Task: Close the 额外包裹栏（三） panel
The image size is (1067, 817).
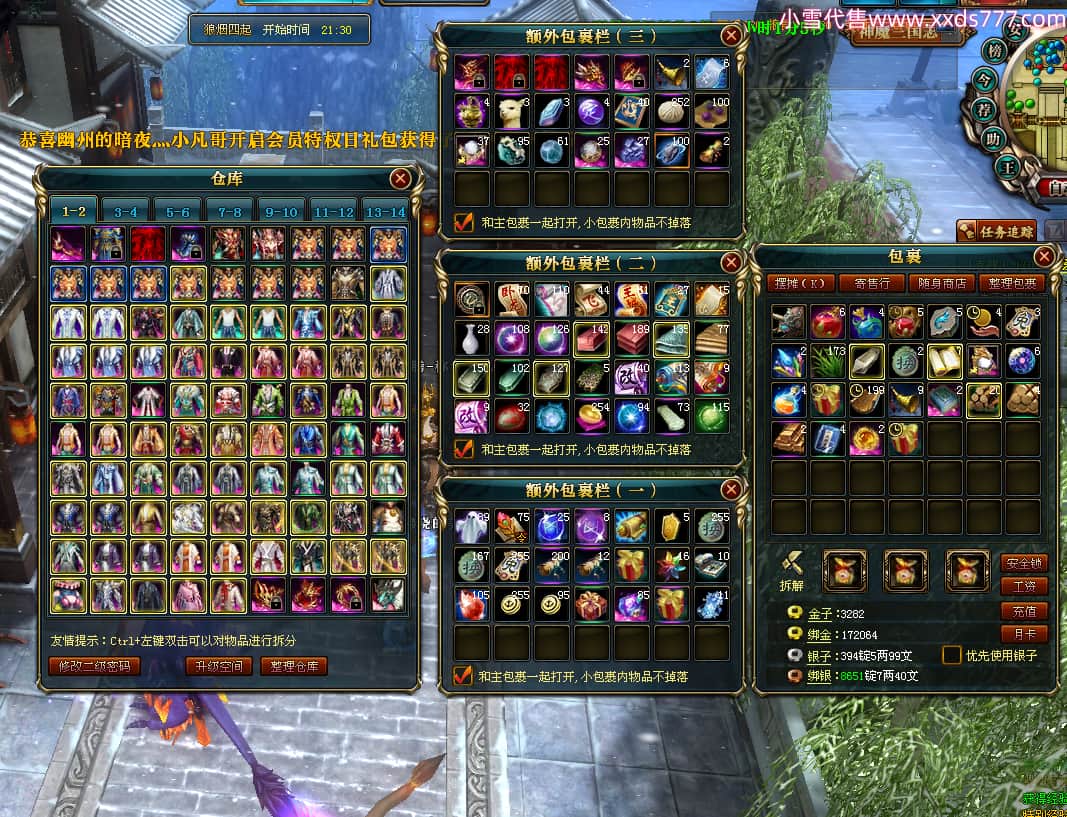Action: [731, 36]
